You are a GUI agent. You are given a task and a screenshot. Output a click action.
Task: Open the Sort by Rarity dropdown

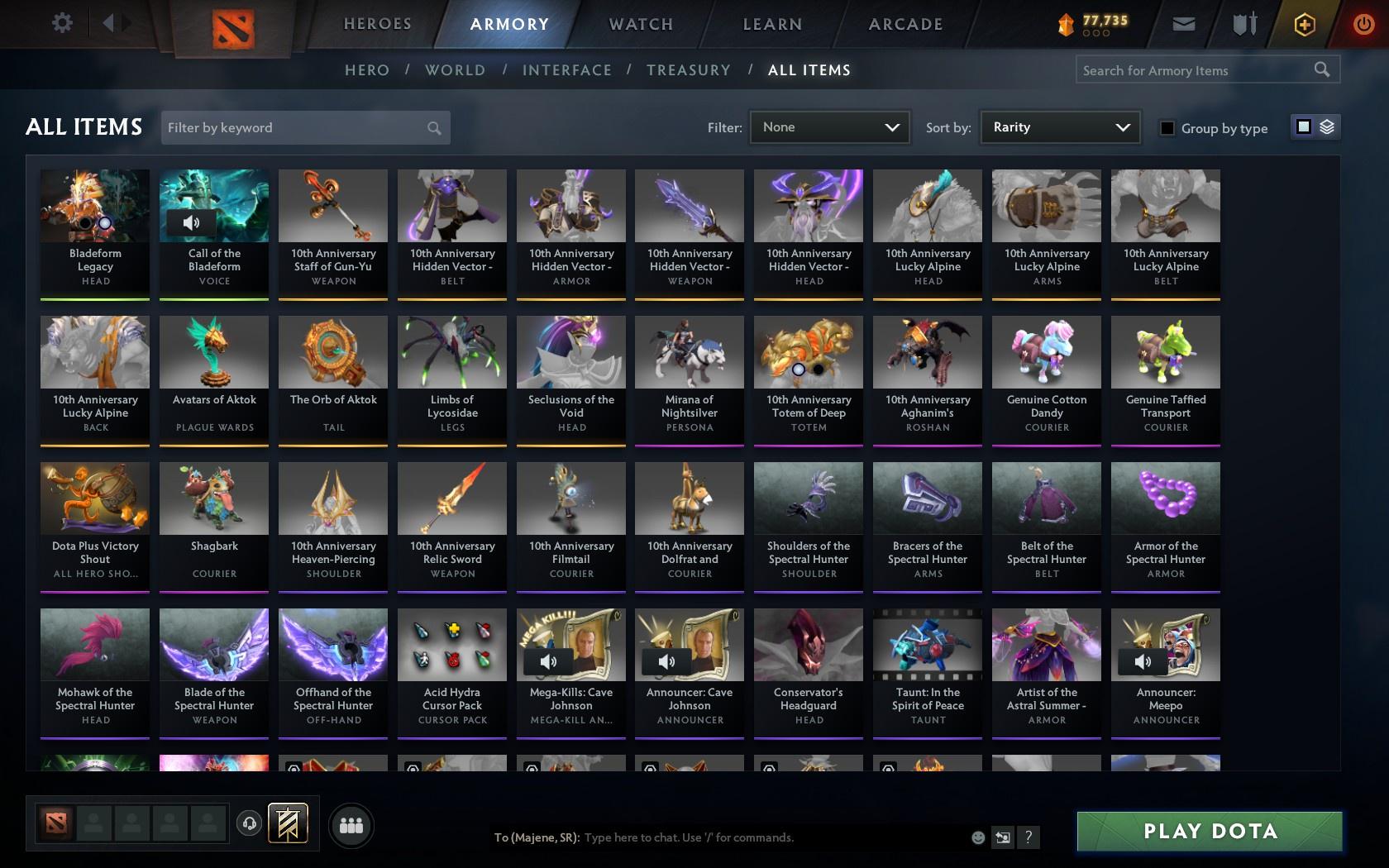1059,127
